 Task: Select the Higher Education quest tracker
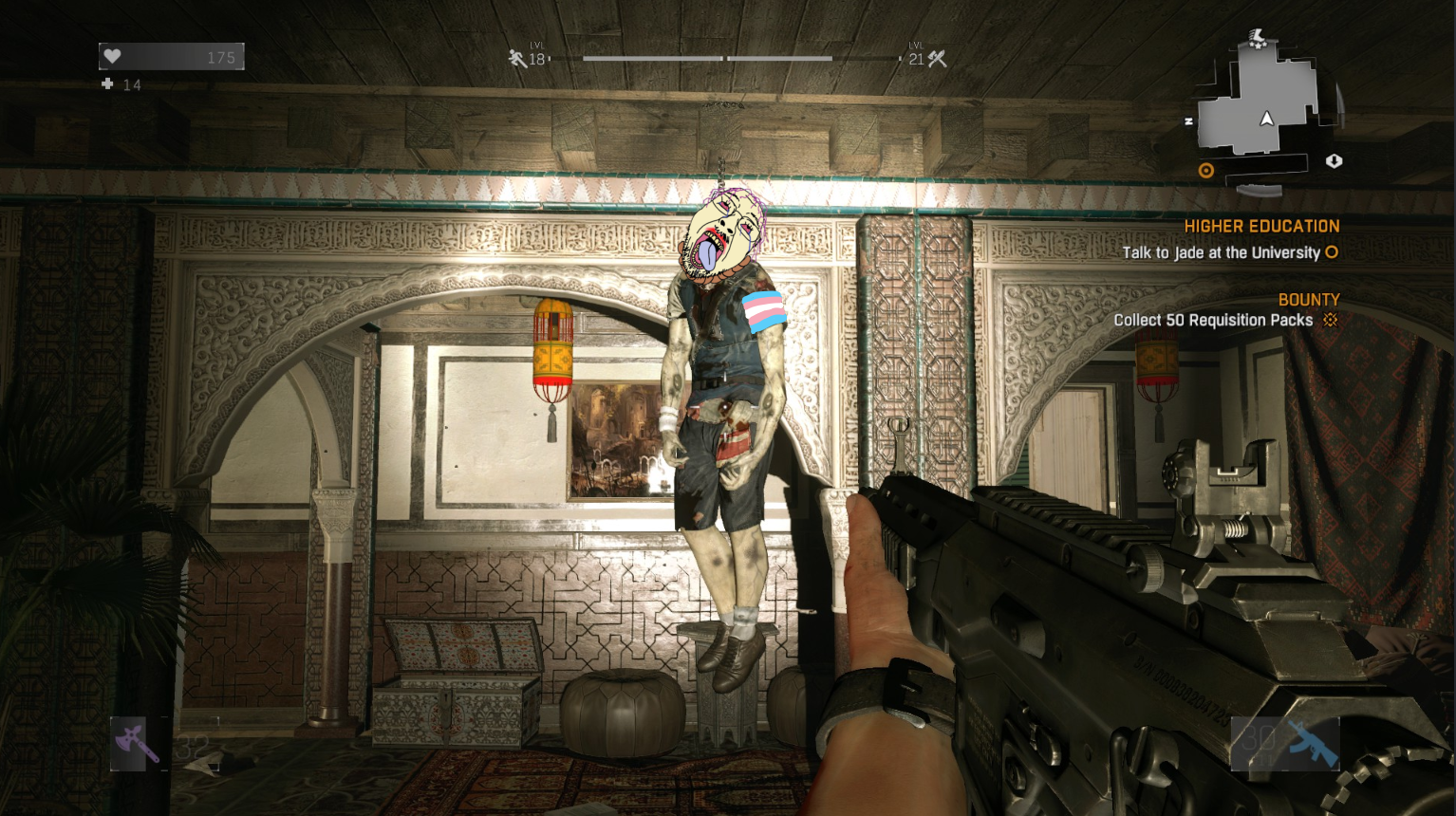[1260, 227]
